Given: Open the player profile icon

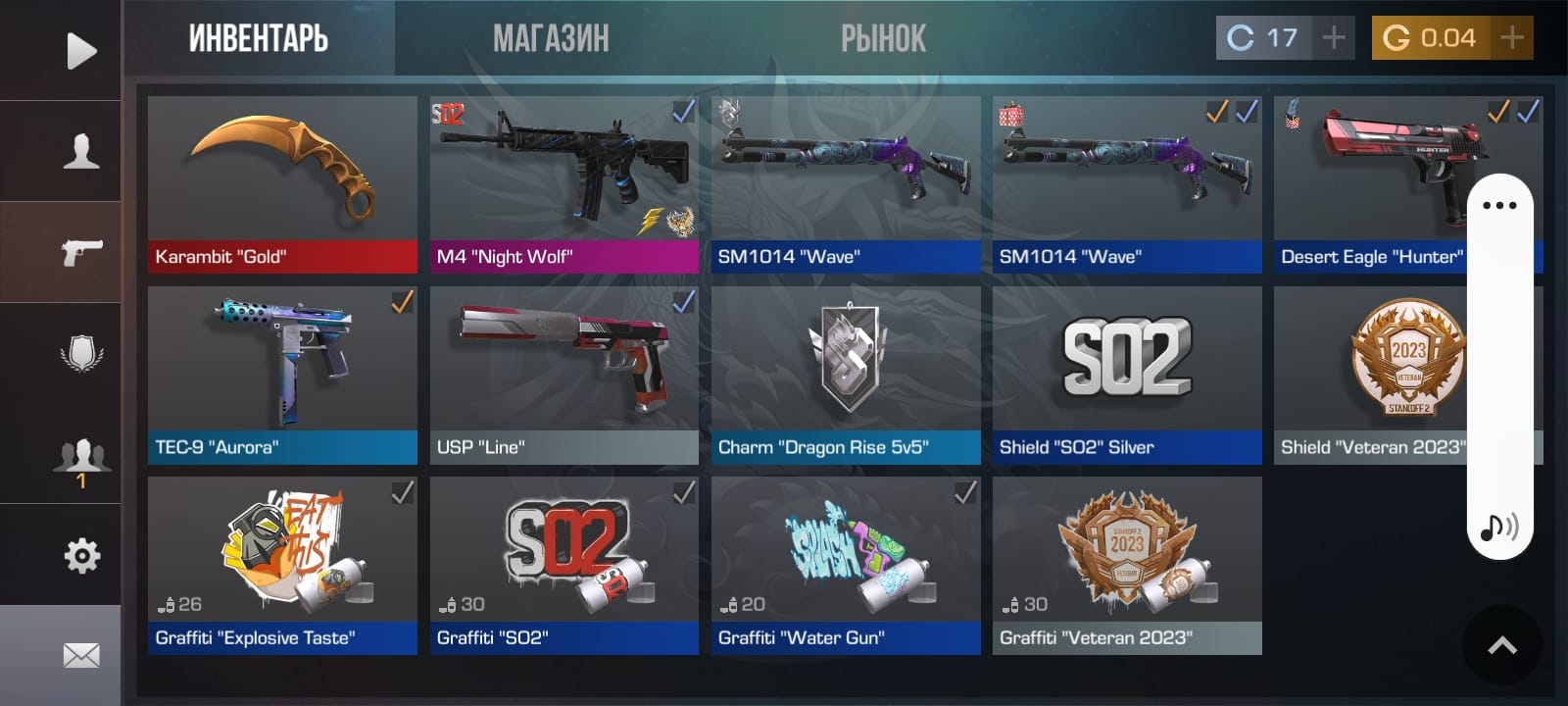Looking at the screenshot, I should (80, 152).
